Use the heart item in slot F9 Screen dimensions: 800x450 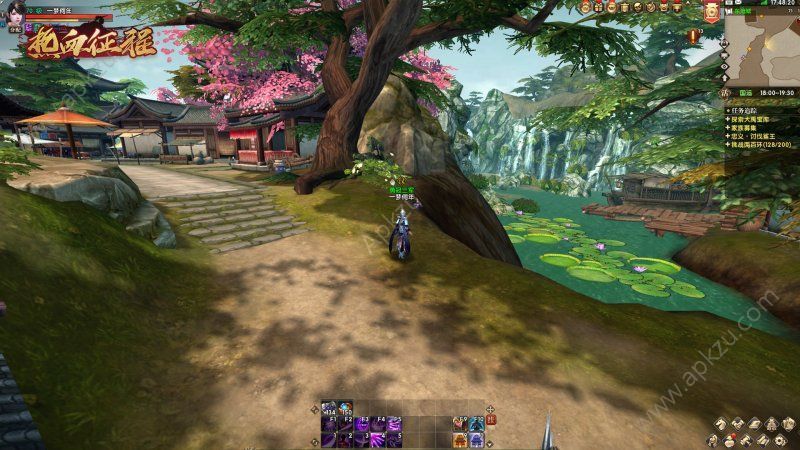coord(459,423)
